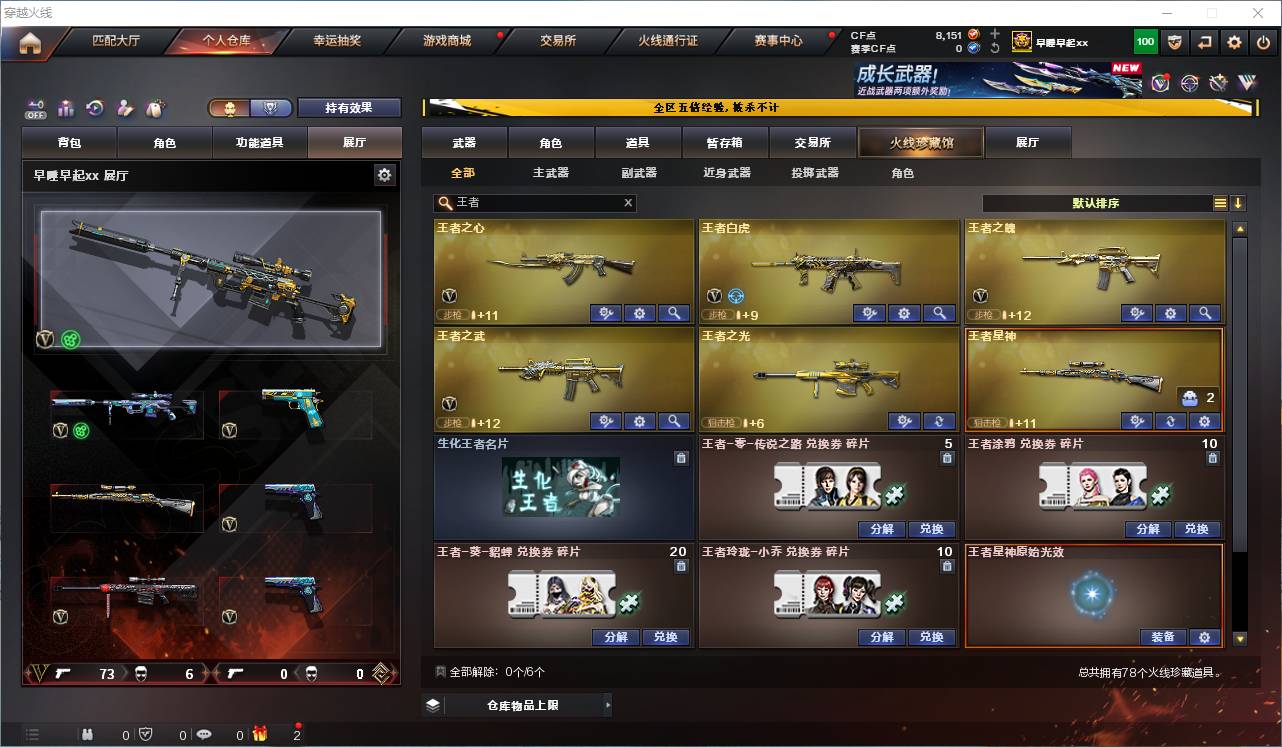Open the wrench service icon in top-right bar

click(x=1217, y=83)
